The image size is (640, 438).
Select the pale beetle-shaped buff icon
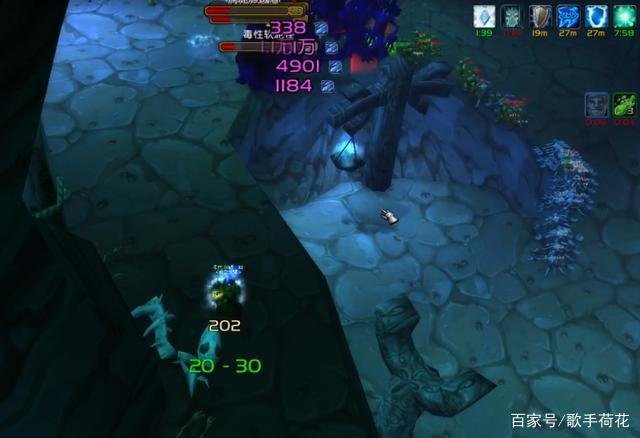[x=512, y=15]
